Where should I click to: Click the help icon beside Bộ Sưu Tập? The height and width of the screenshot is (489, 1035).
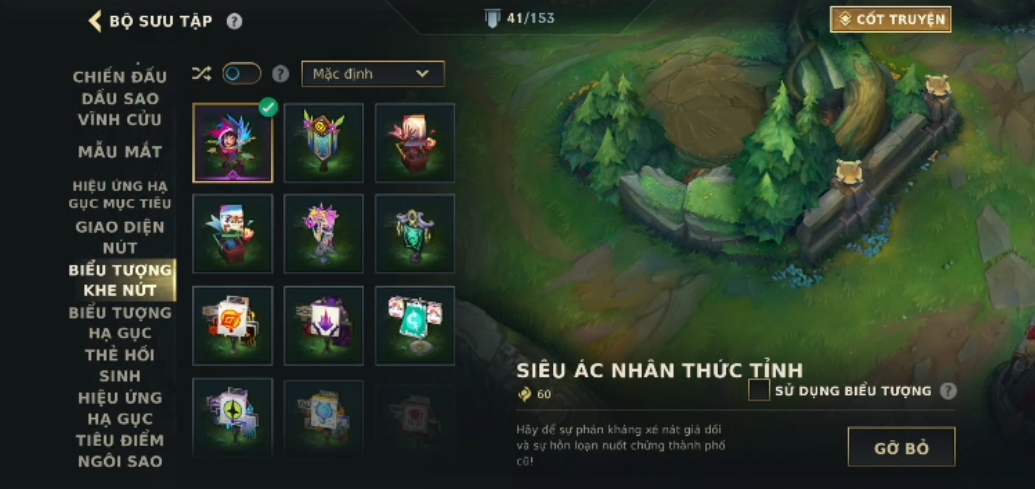pos(234,21)
